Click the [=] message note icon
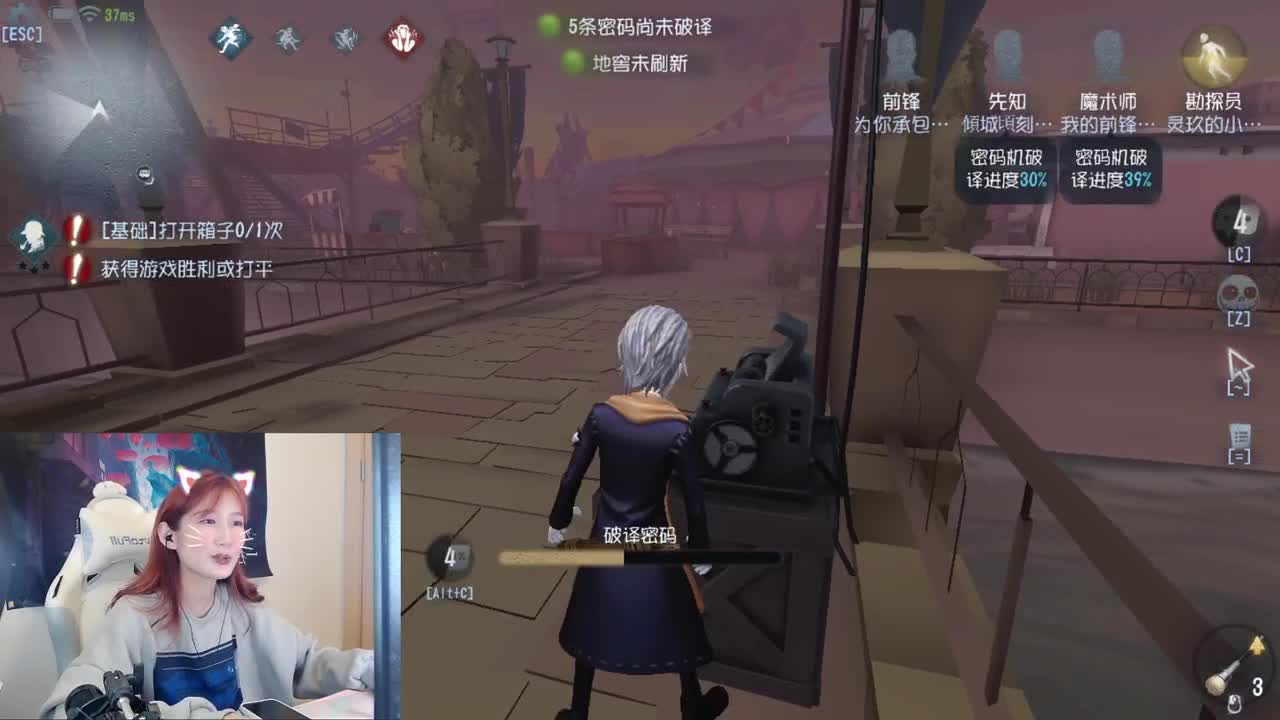This screenshot has width=1280, height=720. click(1238, 435)
